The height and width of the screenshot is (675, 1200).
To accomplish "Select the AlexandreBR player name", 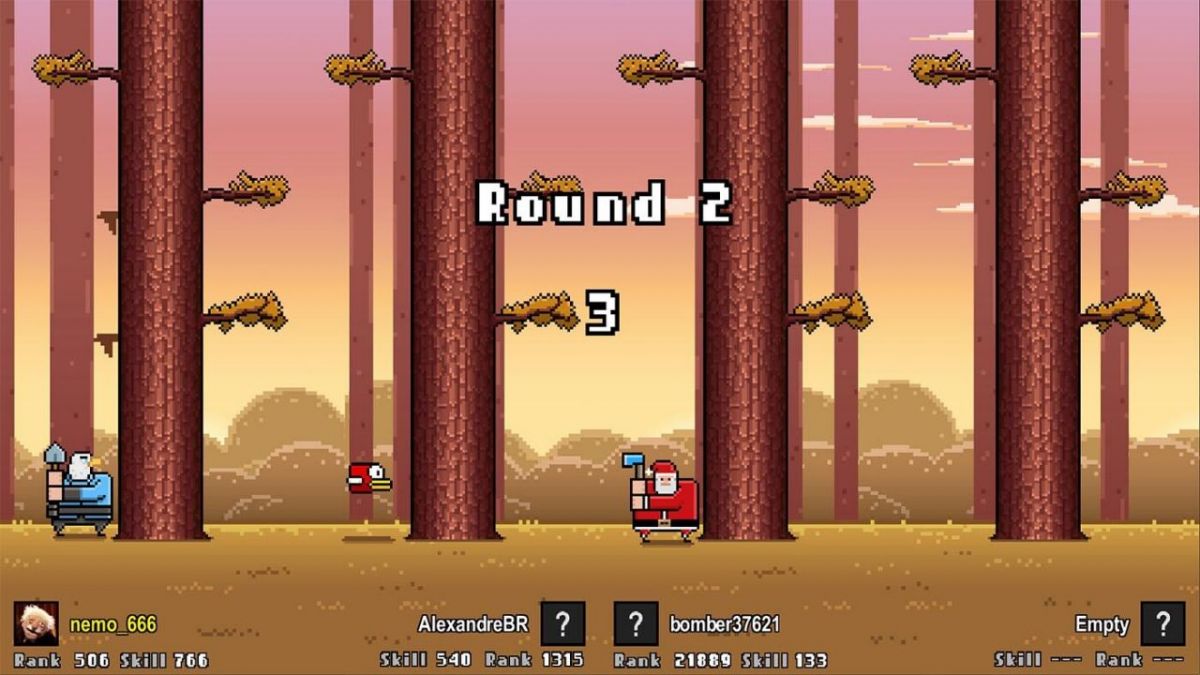I will (x=473, y=625).
